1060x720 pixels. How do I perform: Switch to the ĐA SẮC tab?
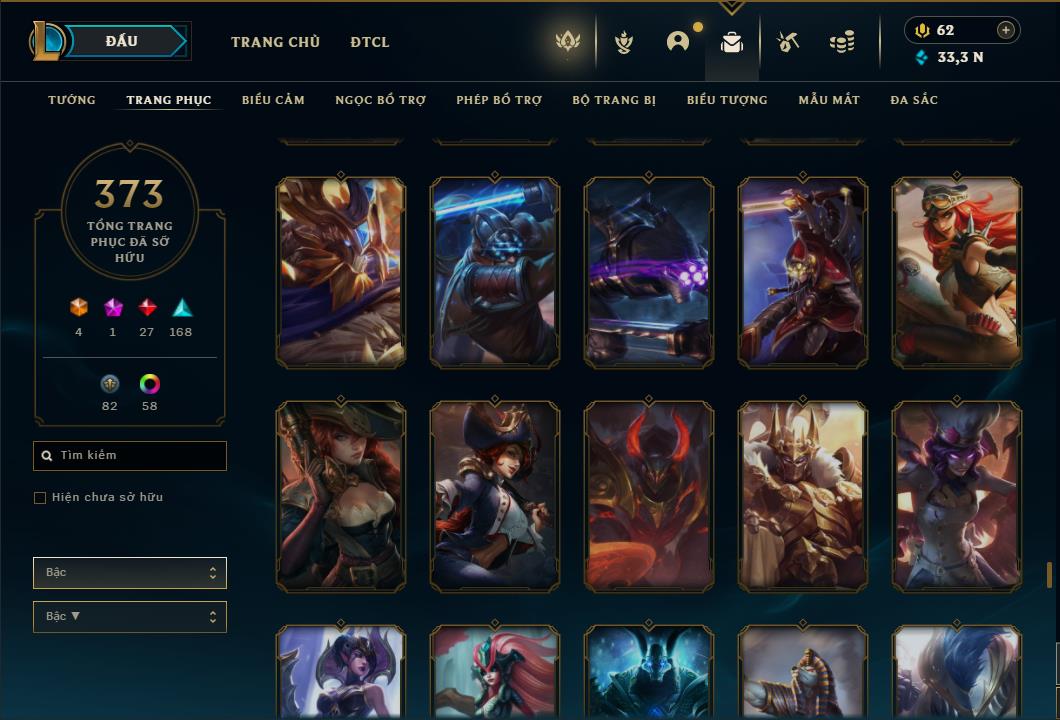coord(914,100)
